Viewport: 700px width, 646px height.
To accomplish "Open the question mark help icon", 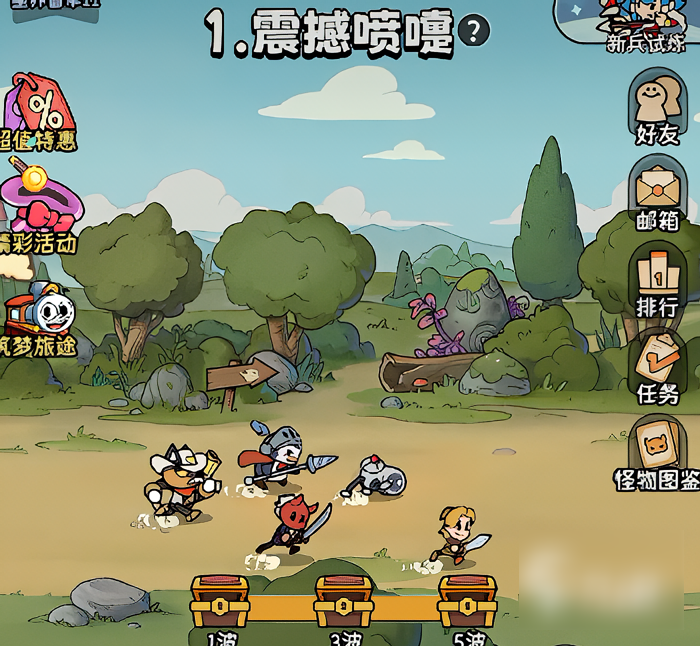I will point(473,31).
